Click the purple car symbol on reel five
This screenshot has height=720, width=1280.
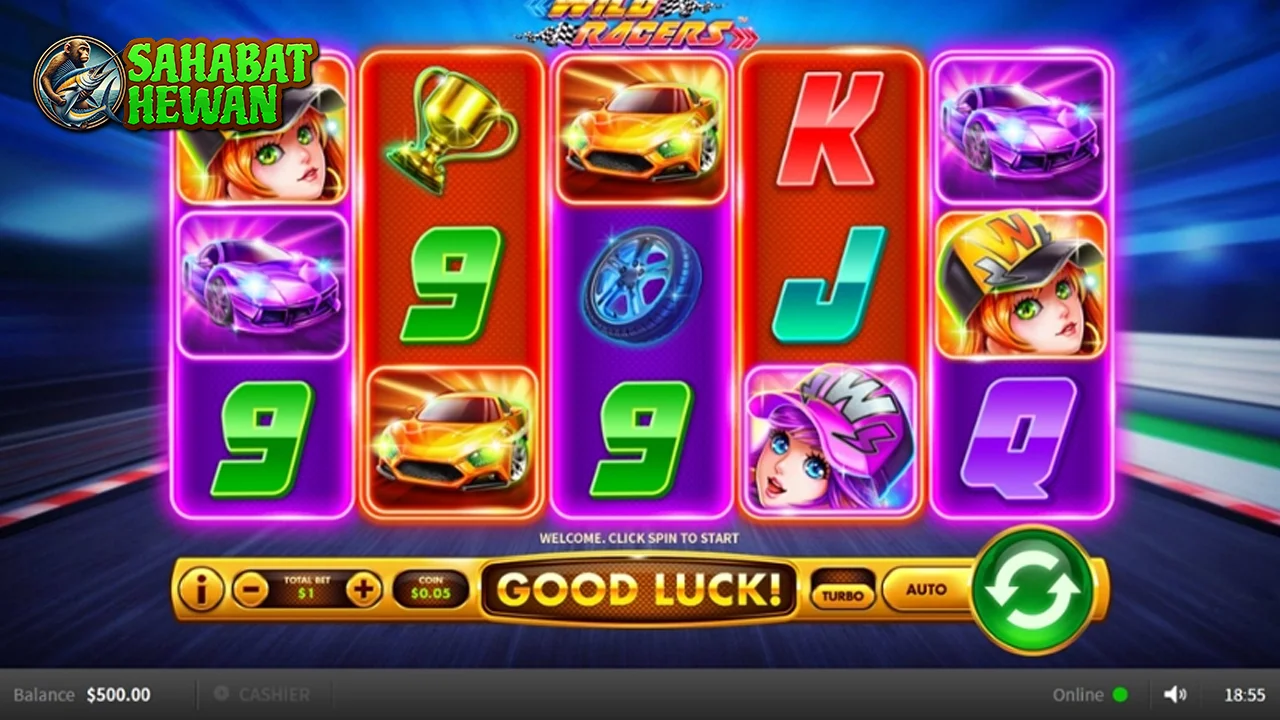point(1022,130)
